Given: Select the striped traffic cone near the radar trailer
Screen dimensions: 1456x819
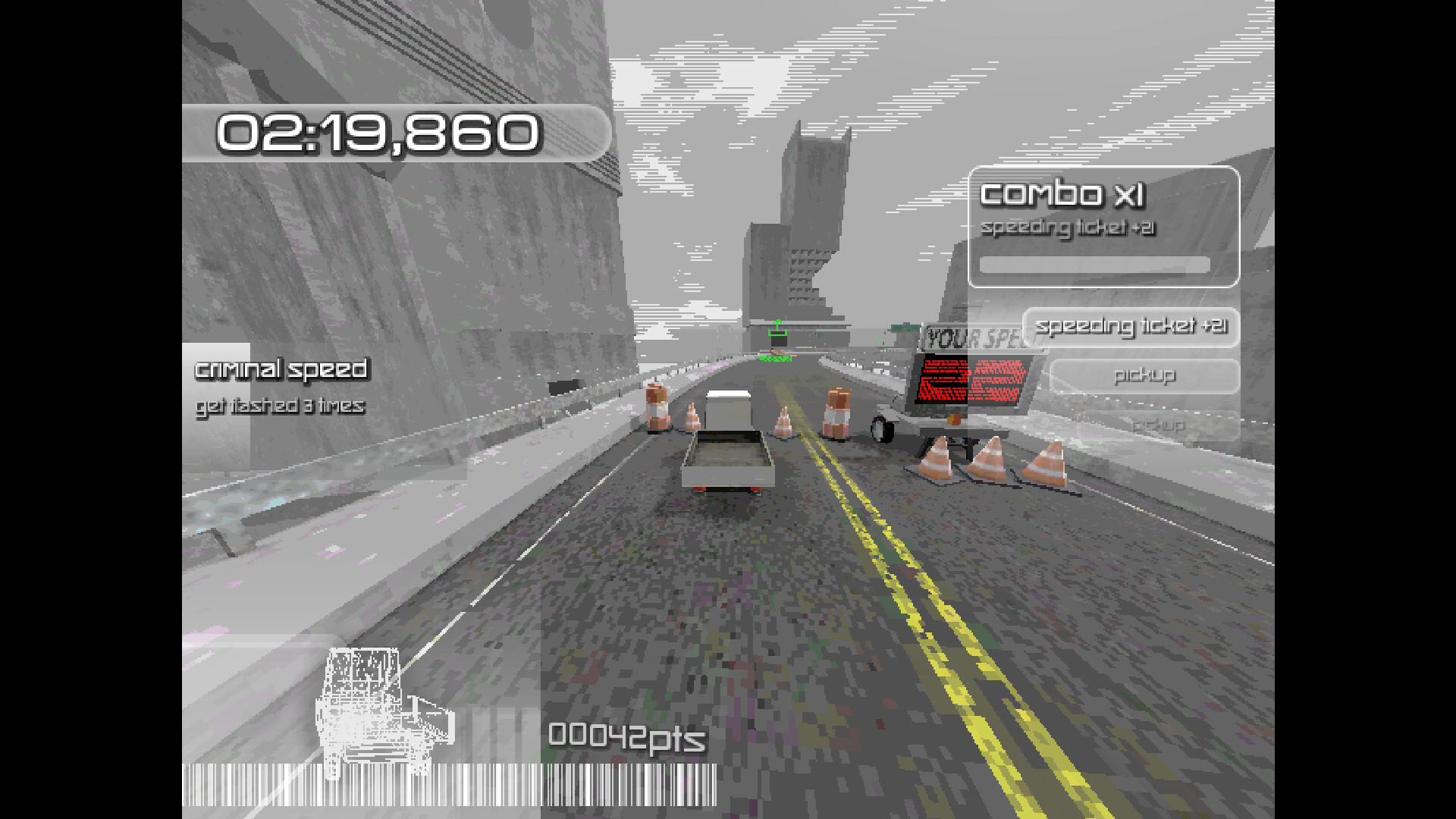Looking at the screenshot, I should 937,455.
